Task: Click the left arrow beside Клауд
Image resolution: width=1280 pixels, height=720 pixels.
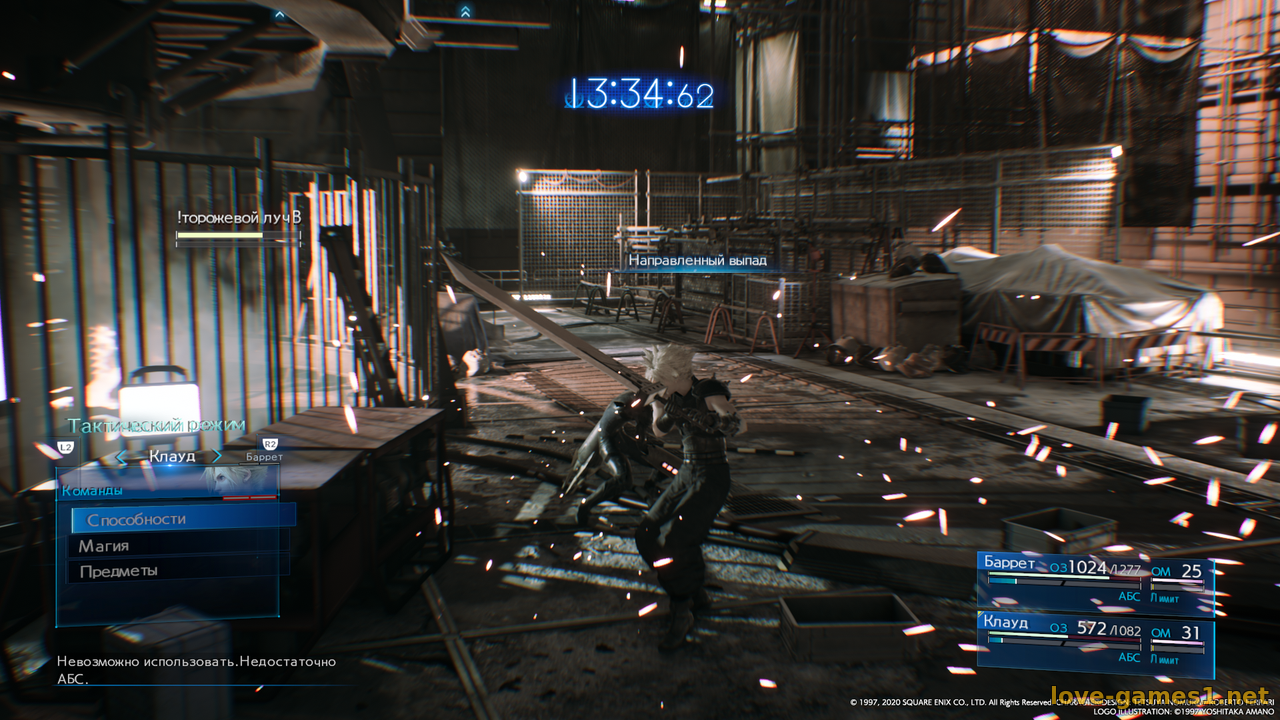Action: pyautogui.click(x=122, y=457)
